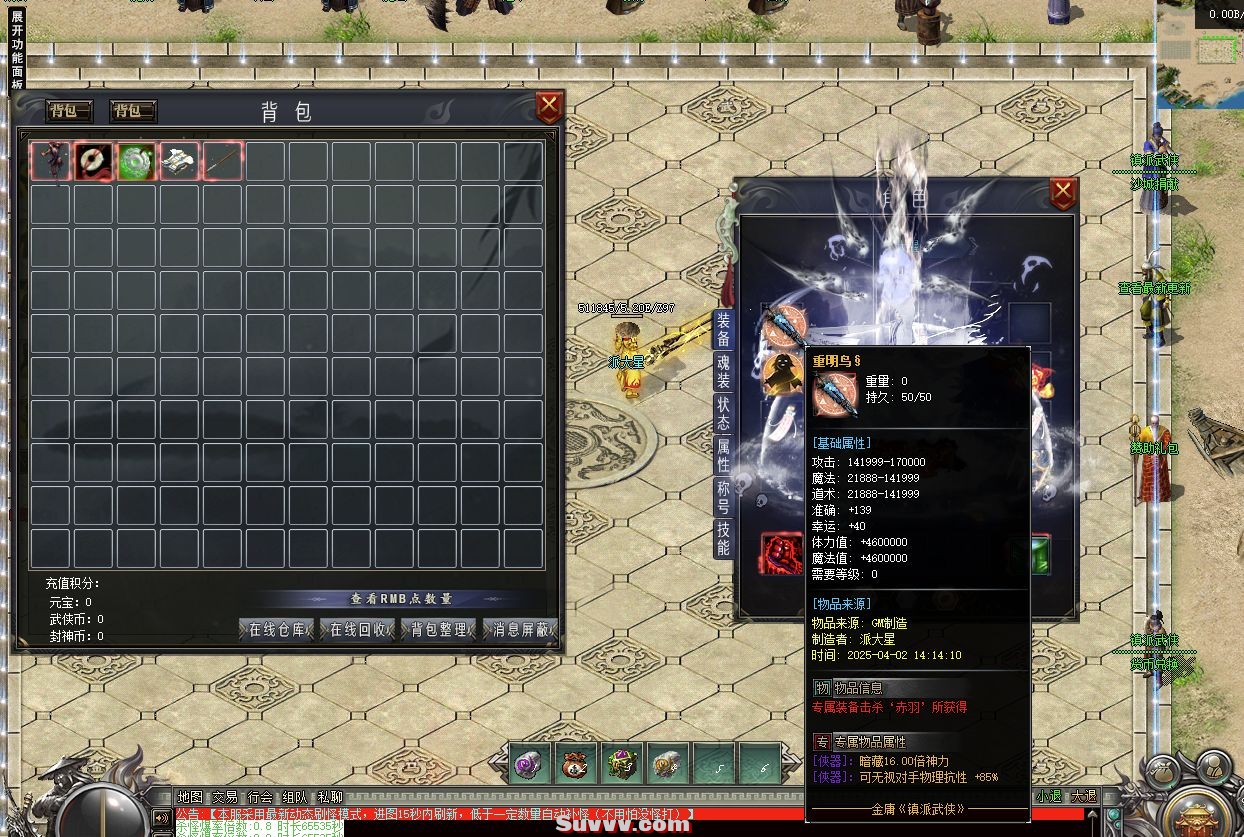Viewport: 1244px width, 837px height.
Task: Close the character equipment window
Action: [1063, 193]
